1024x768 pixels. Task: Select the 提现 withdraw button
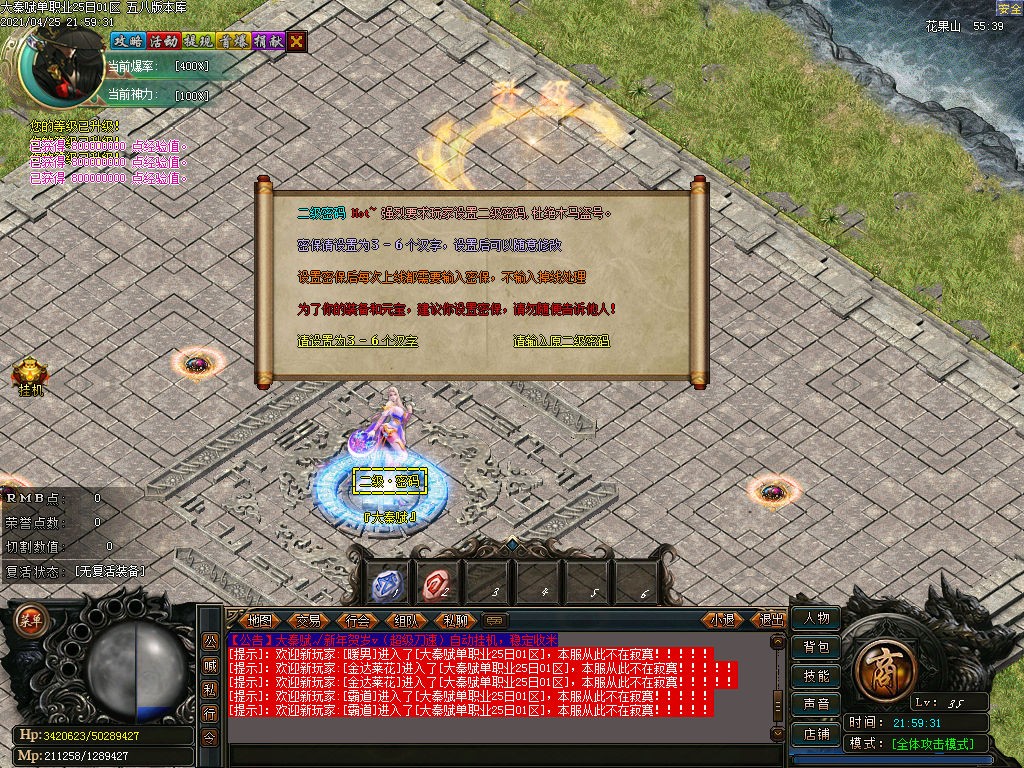click(198, 41)
